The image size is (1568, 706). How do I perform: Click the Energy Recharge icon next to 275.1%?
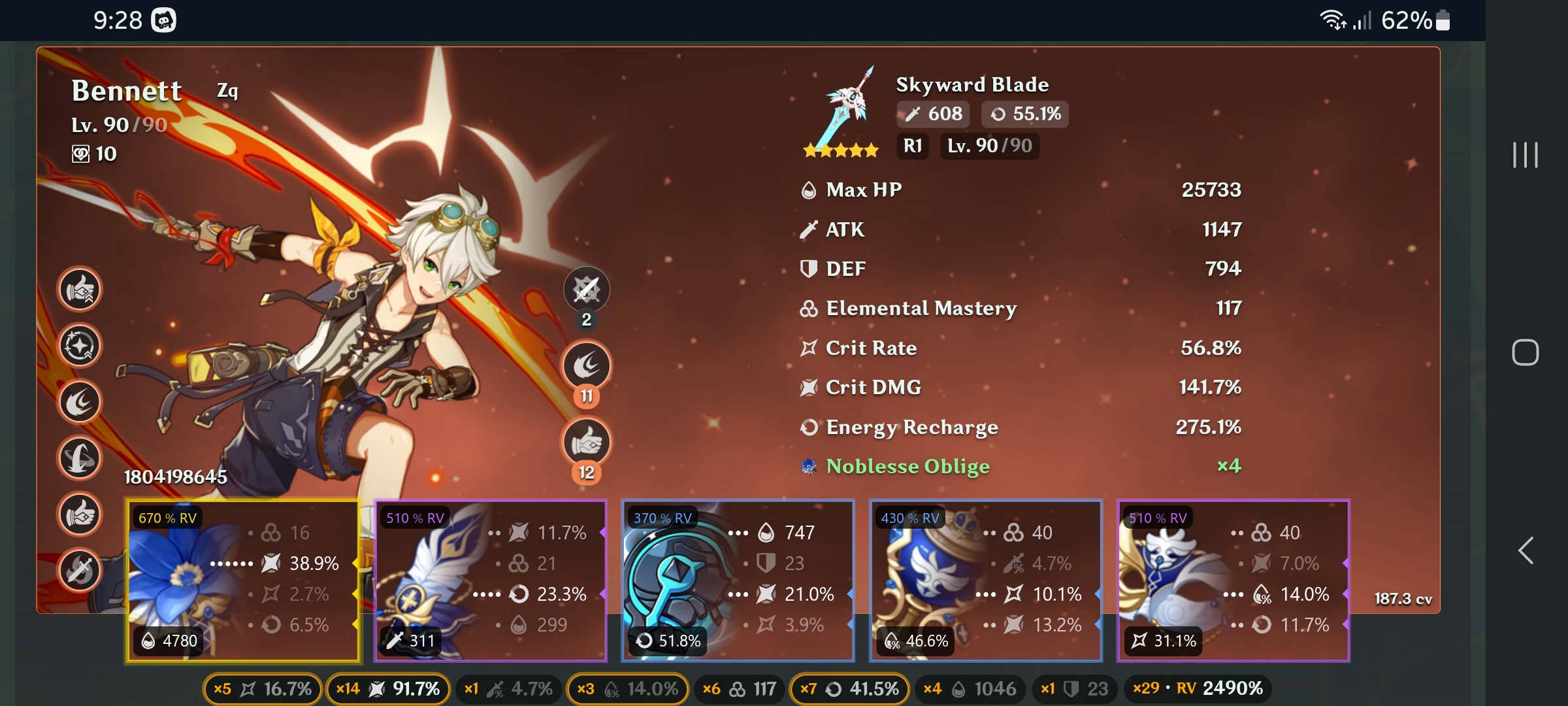click(810, 426)
